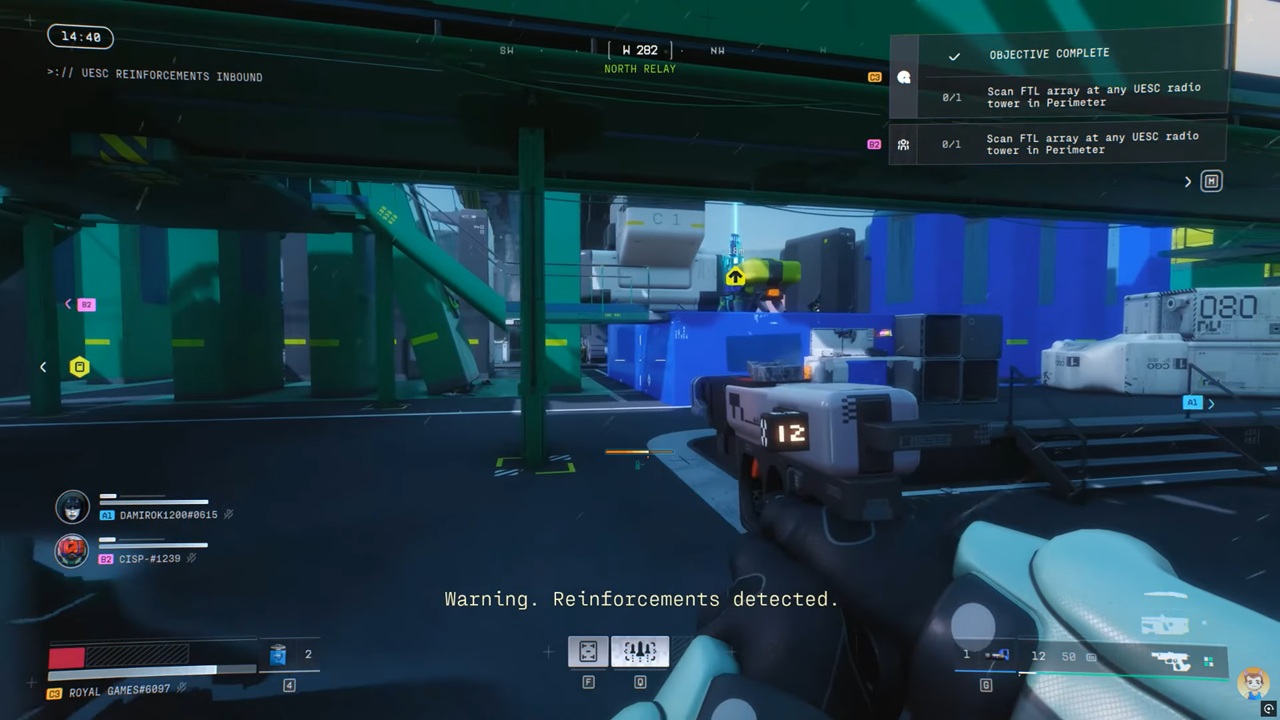Click DAMIROK1200 teammate portrait
The image size is (1280, 720).
tap(72, 507)
